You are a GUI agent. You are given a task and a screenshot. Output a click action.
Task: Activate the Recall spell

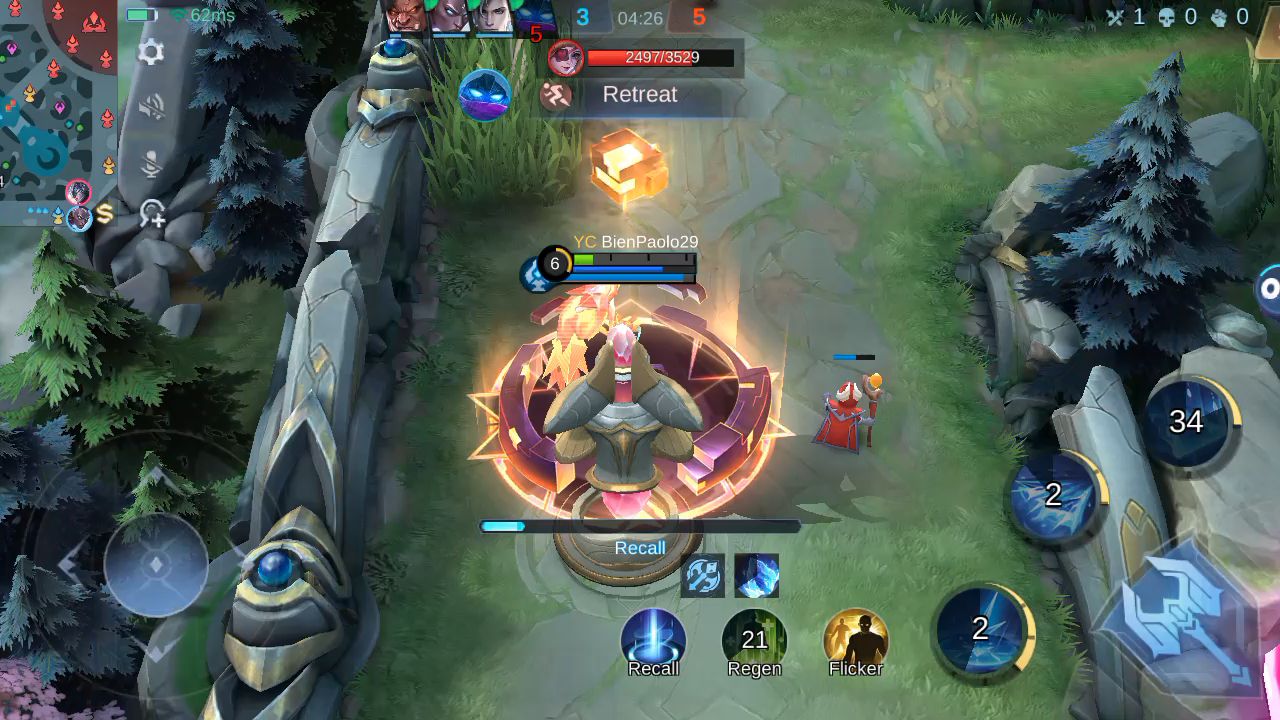pyautogui.click(x=653, y=642)
